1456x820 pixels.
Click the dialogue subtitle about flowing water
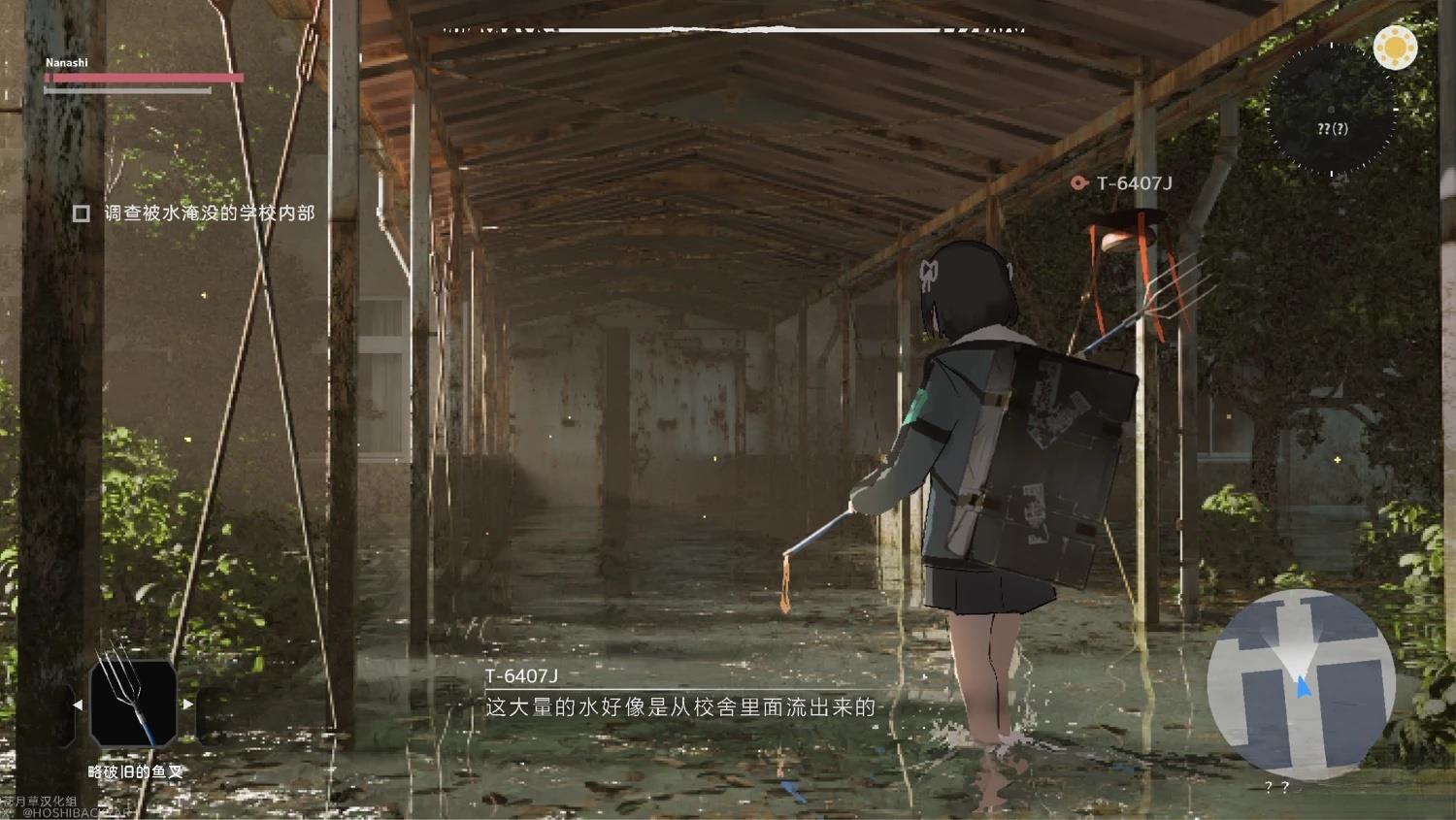pos(677,708)
